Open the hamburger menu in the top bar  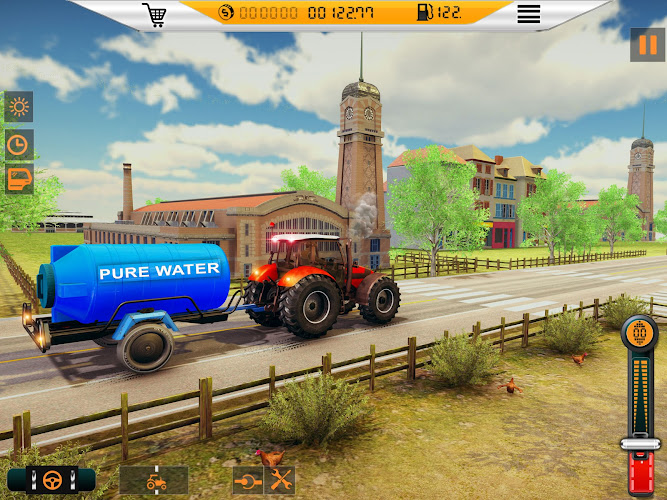pyautogui.click(x=528, y=14)
